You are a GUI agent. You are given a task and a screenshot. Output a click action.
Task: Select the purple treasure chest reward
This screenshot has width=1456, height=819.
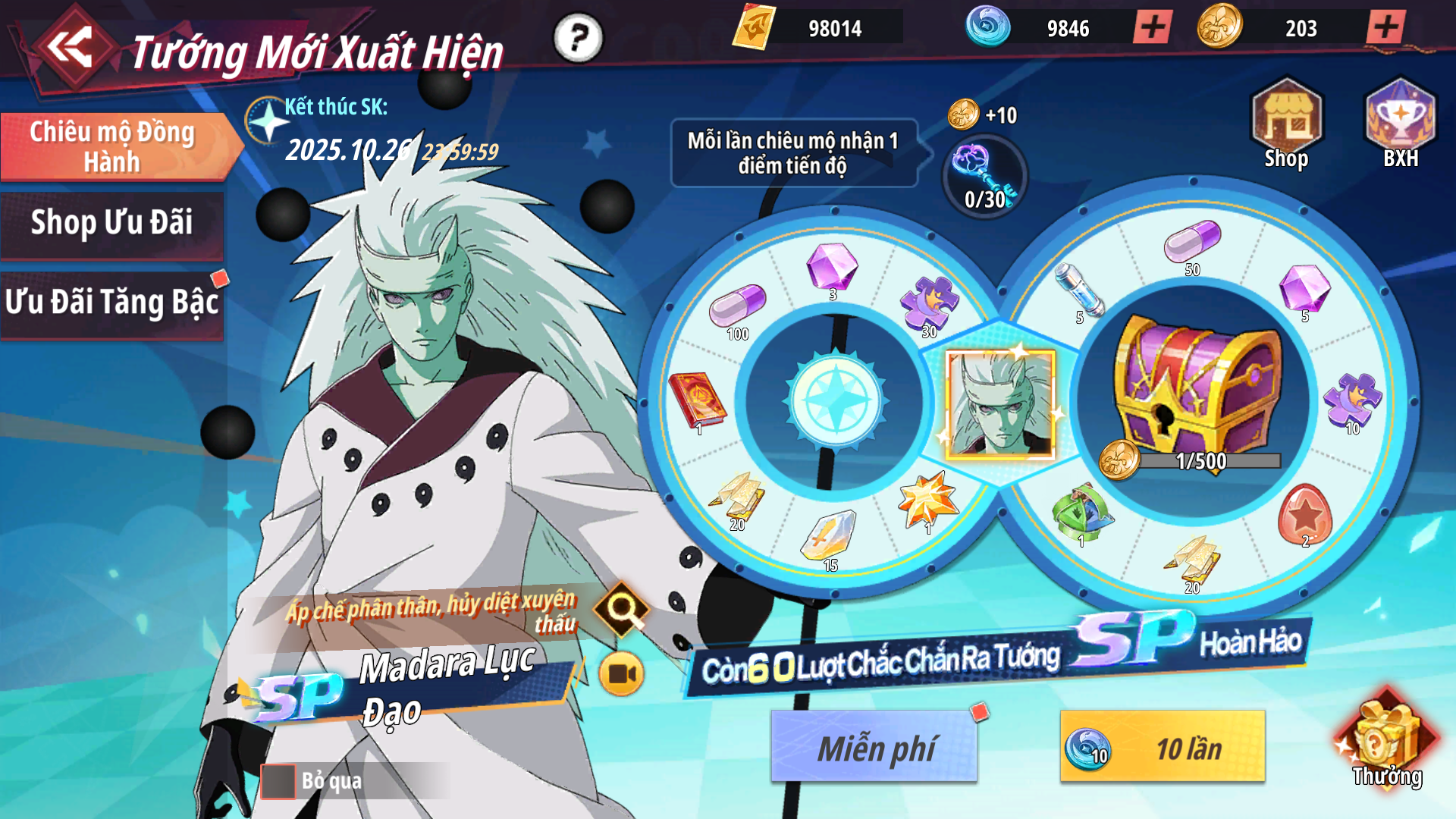1194,387
